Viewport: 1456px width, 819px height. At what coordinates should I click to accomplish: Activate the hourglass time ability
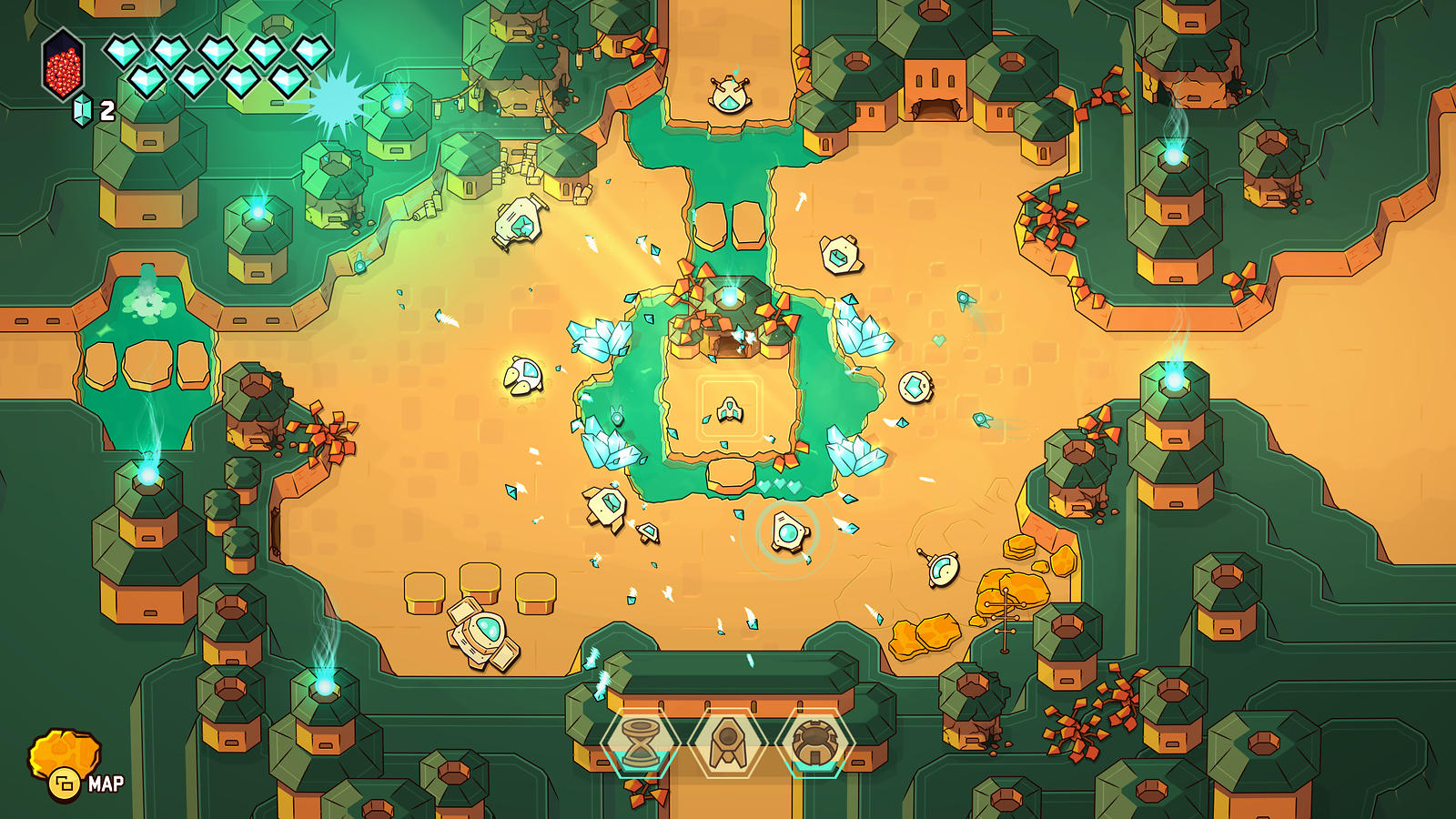pyautogui.click(x=641, y=743)
